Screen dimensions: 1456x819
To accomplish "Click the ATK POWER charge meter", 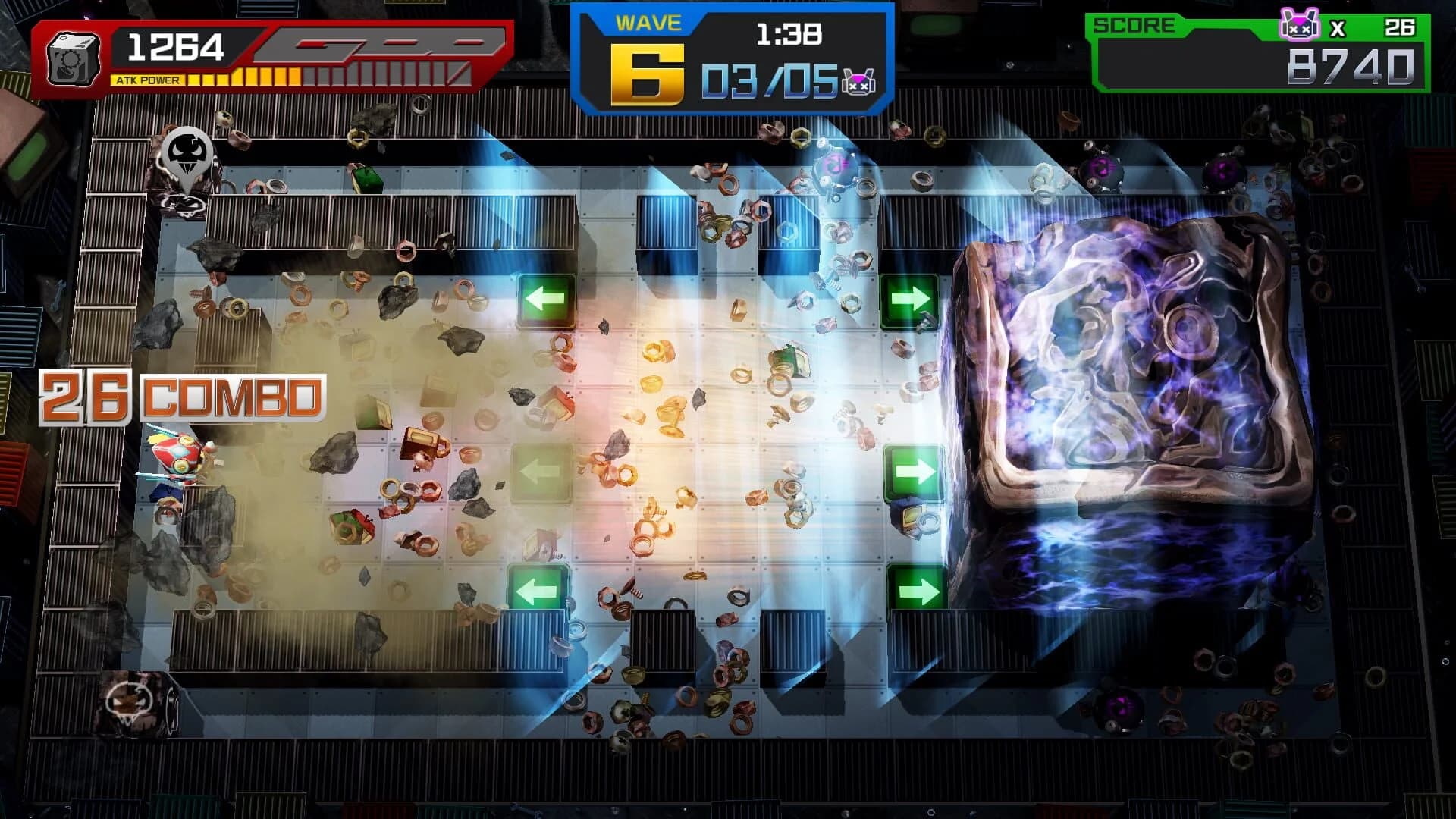I will click(x=227, y=76).
